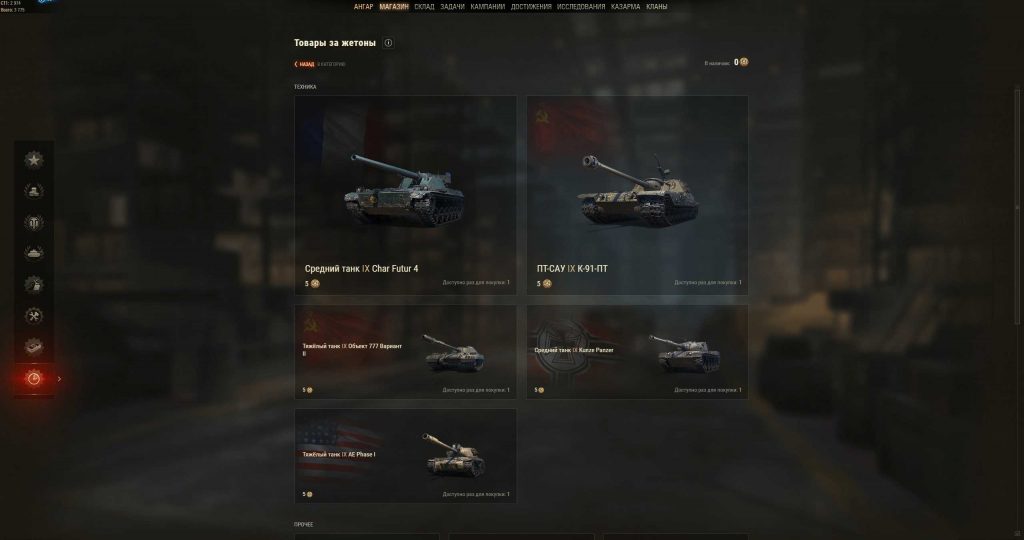The image size is (1024, 540).
Task: Switch to the Казарма (Barracks) tab
Action: (x=626, y=6)
